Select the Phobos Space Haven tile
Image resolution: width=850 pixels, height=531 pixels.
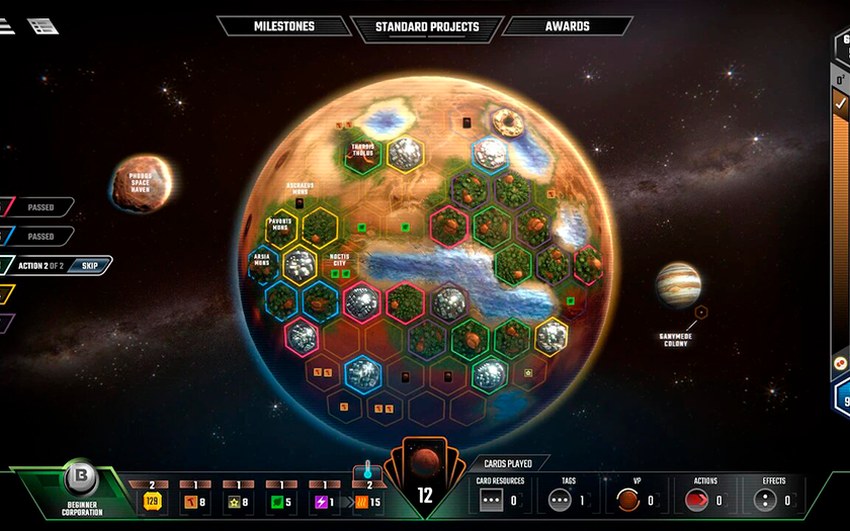[141, 184]
